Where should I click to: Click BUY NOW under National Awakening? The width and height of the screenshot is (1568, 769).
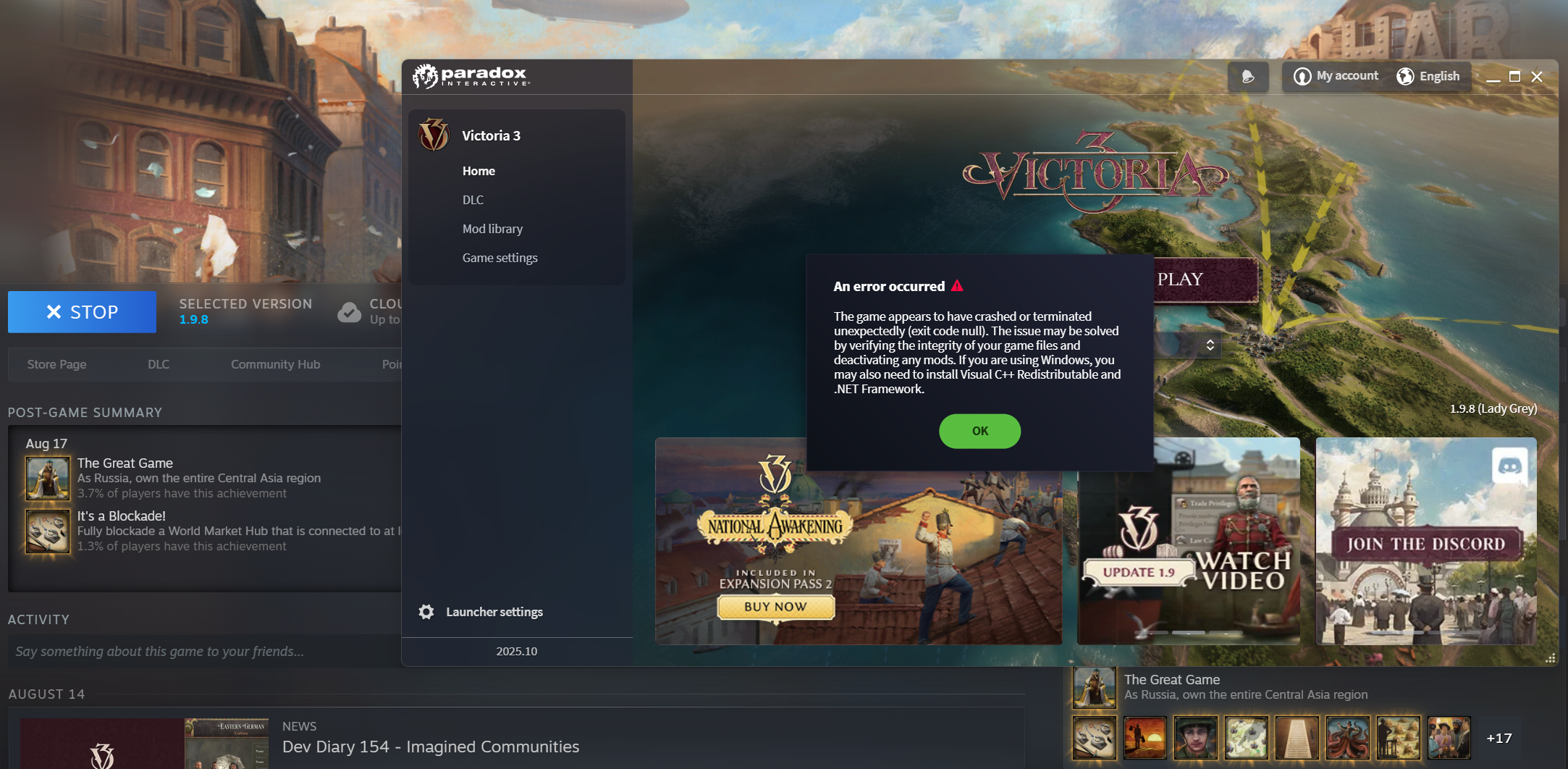coord(775,607)
